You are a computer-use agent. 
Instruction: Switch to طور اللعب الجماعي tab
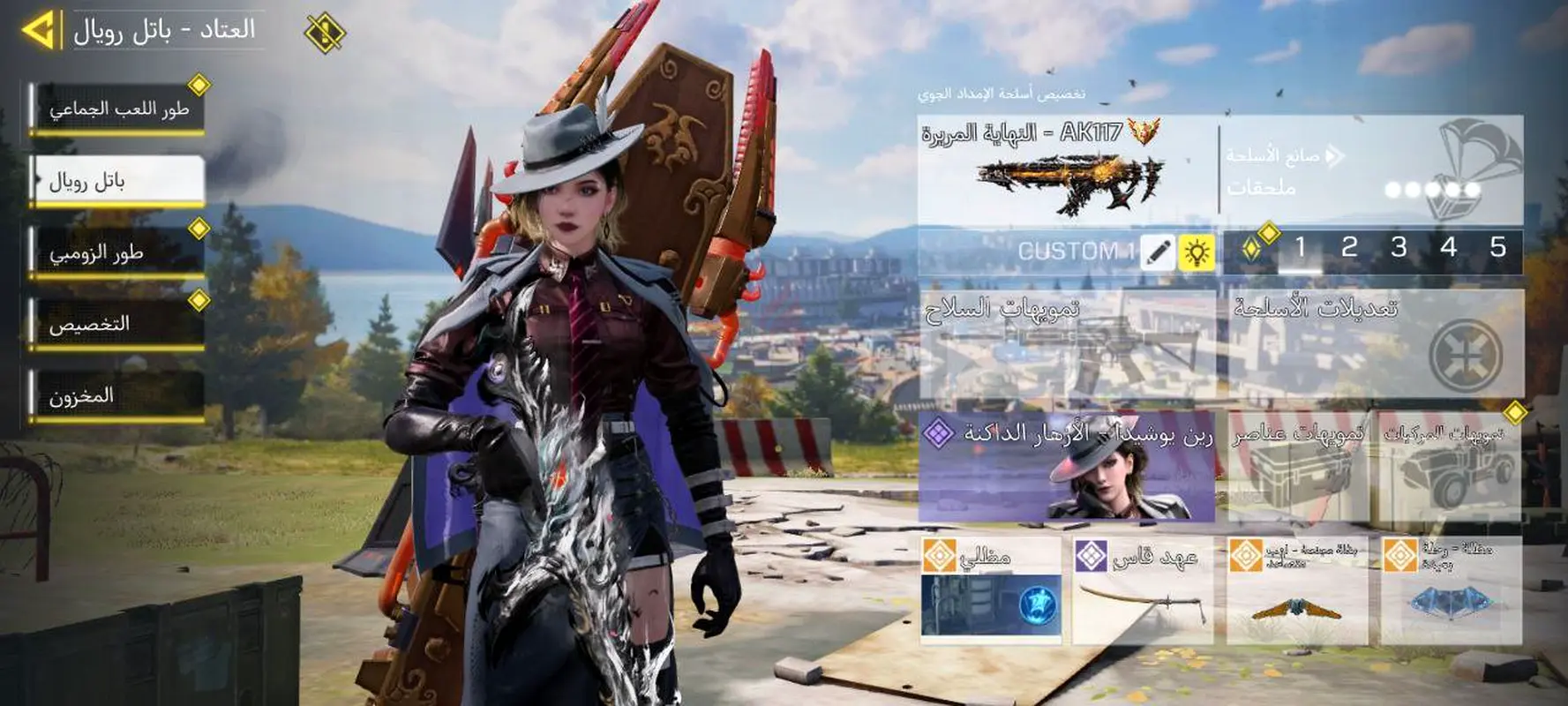tap(117, 109)
